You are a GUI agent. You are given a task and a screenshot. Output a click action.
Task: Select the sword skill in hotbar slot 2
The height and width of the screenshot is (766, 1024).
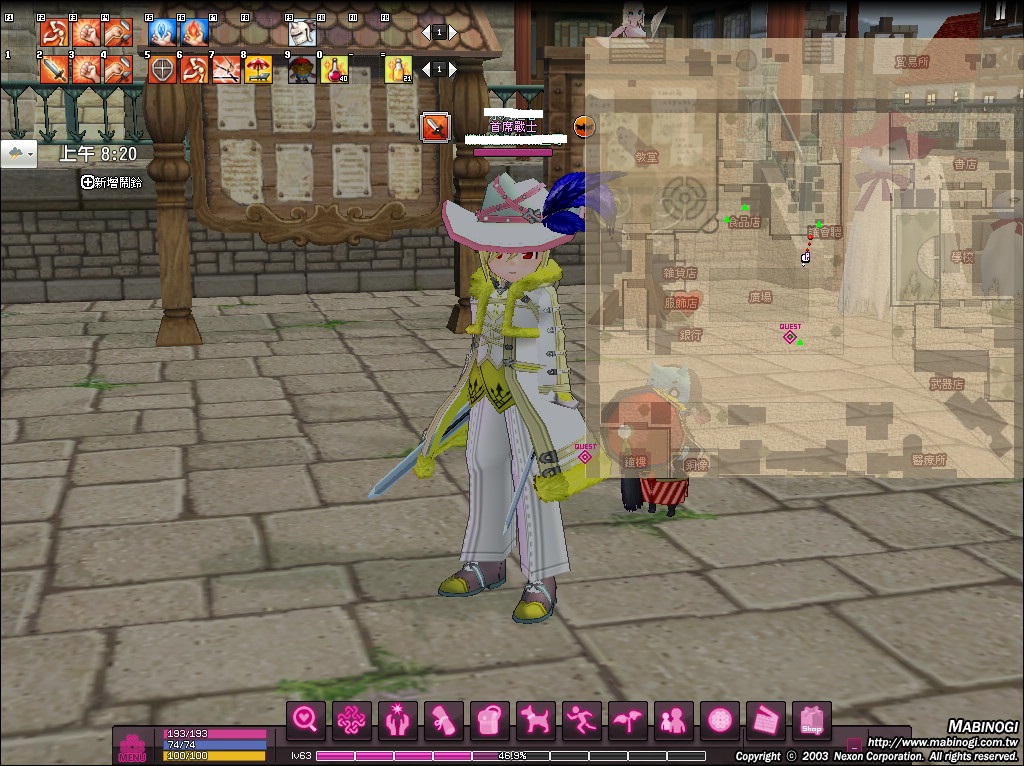coord(54,69)
